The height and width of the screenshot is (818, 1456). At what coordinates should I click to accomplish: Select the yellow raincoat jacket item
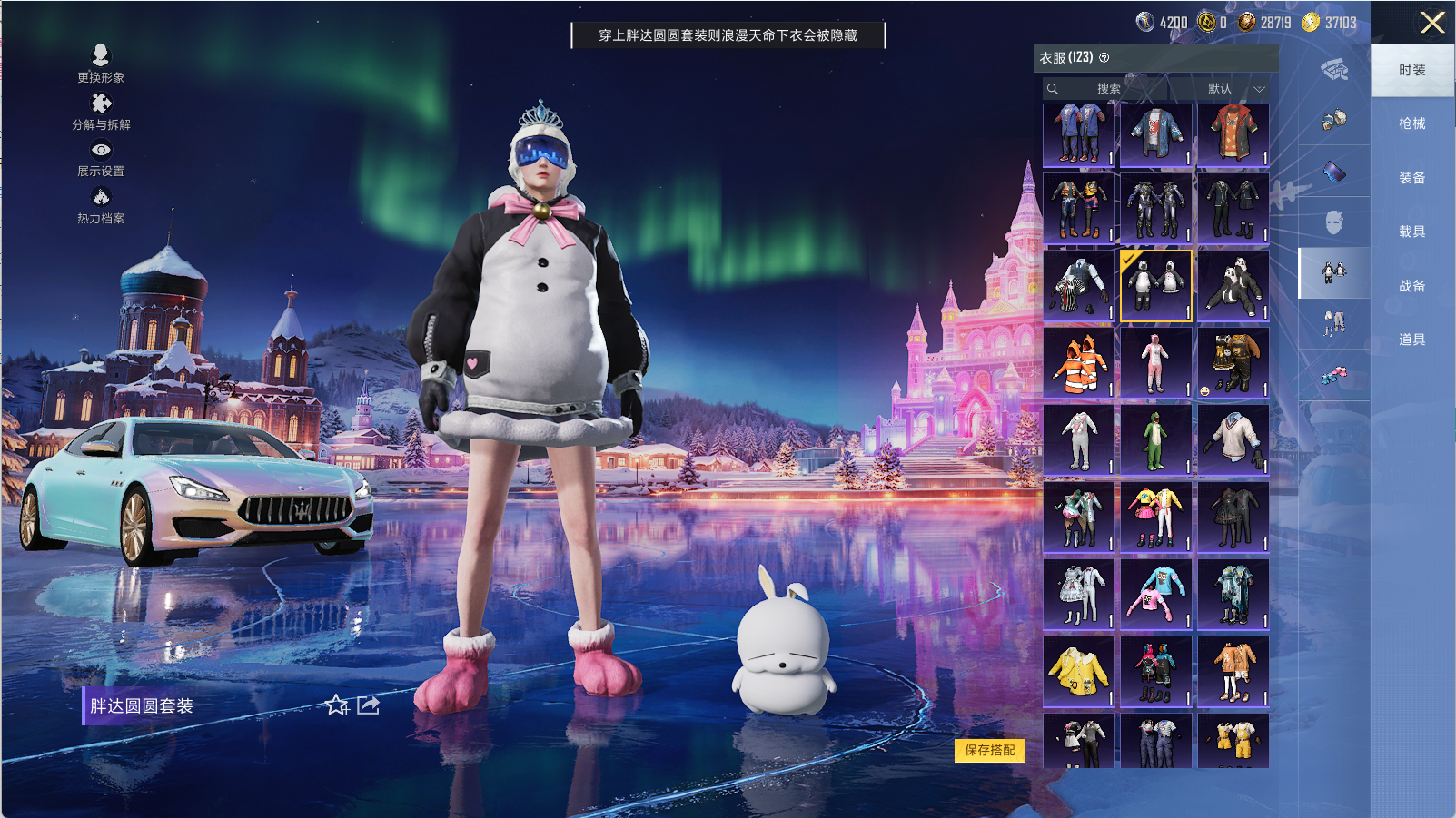[x=1079, y=672]
